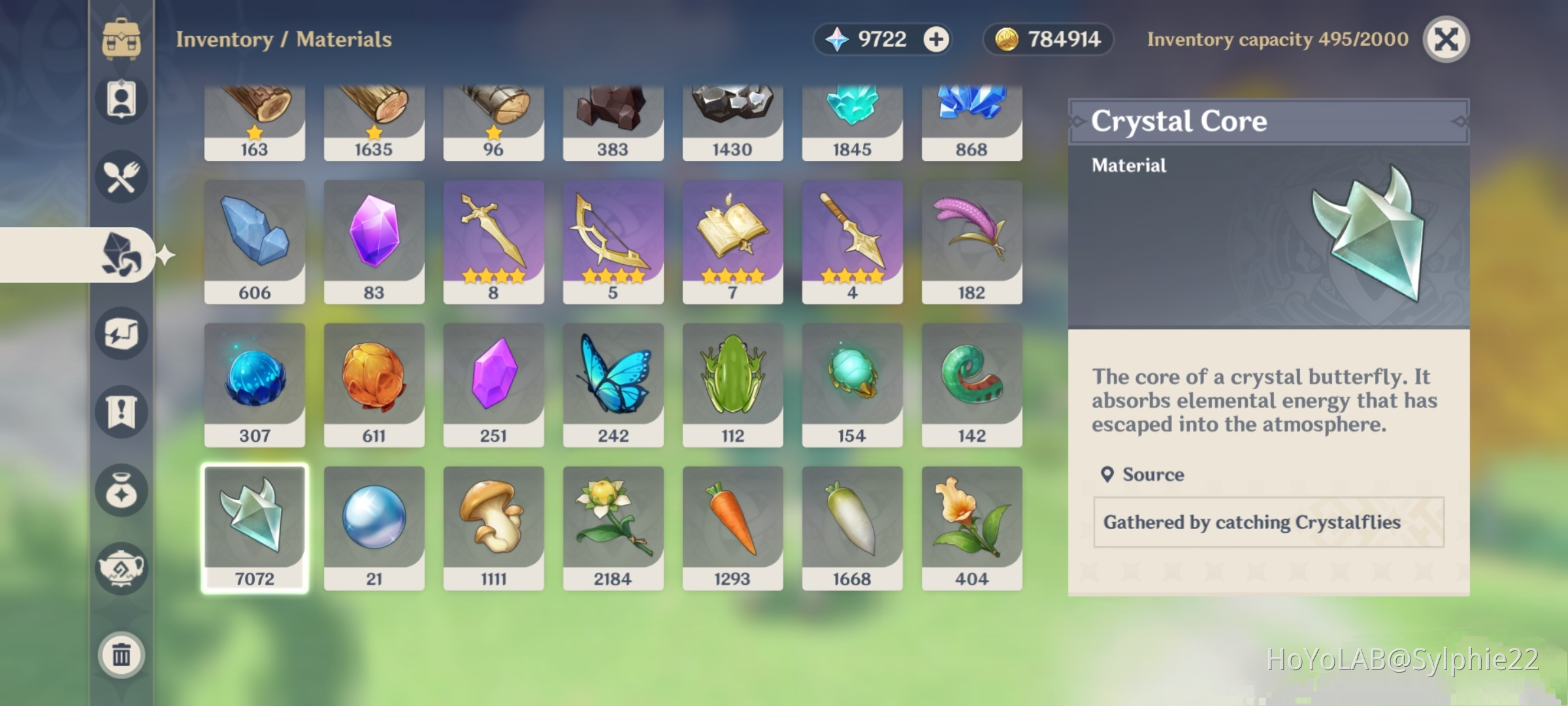Click the Gathered by catching Crystalflies source box
The width and height of the screenshot is (1568, 706).
[1266, 522]
